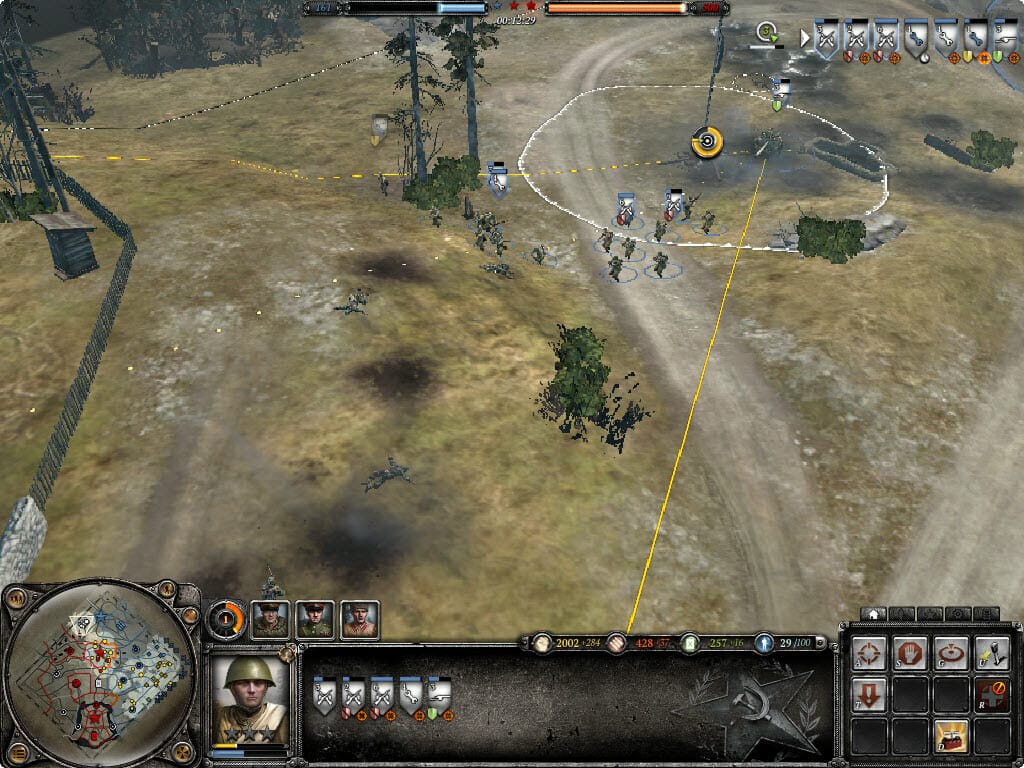Pick the wrench squad shield in bottom selection panel

point(410,696)
